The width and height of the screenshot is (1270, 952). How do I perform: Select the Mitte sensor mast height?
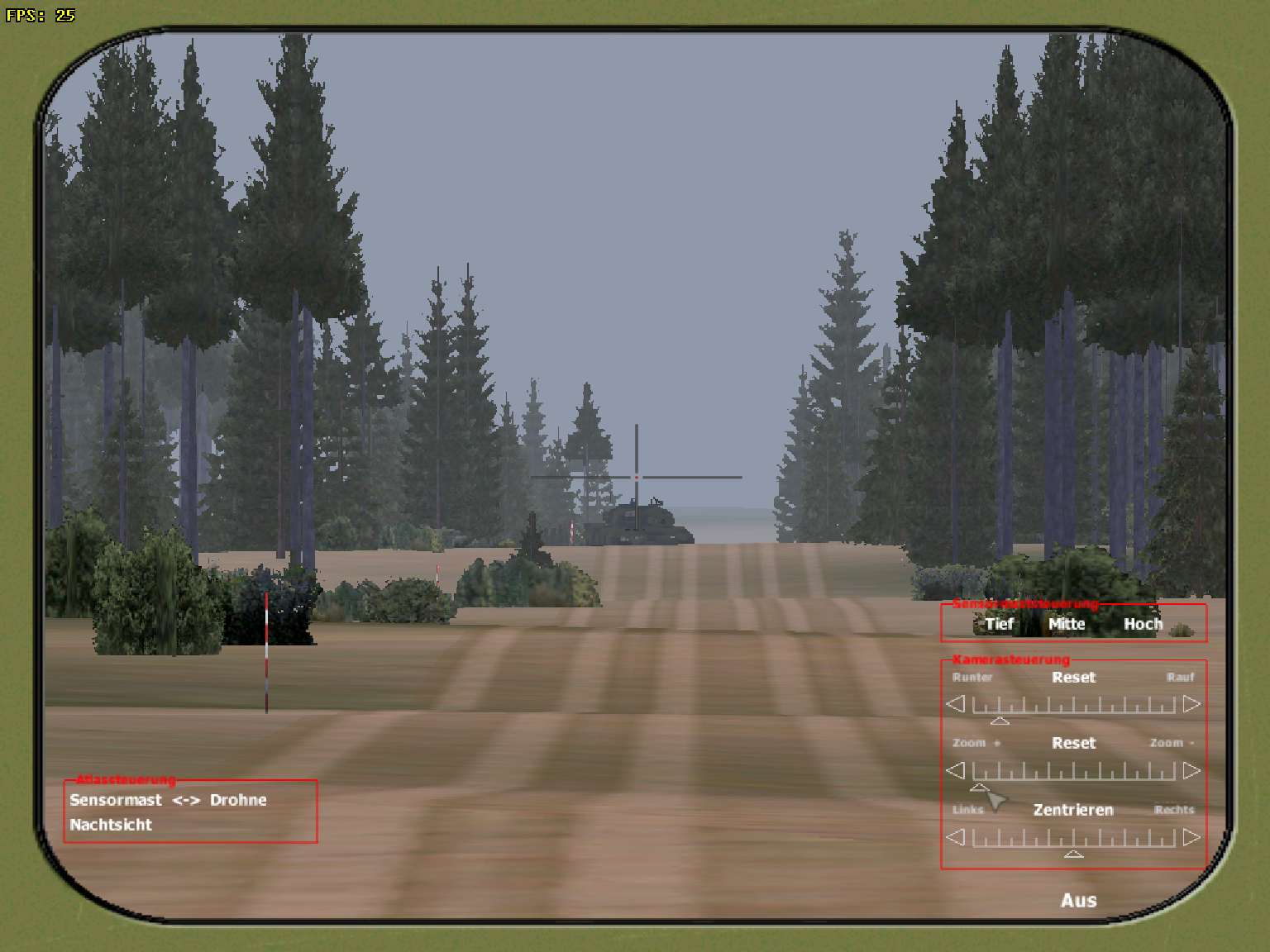tap(1067, 625)
